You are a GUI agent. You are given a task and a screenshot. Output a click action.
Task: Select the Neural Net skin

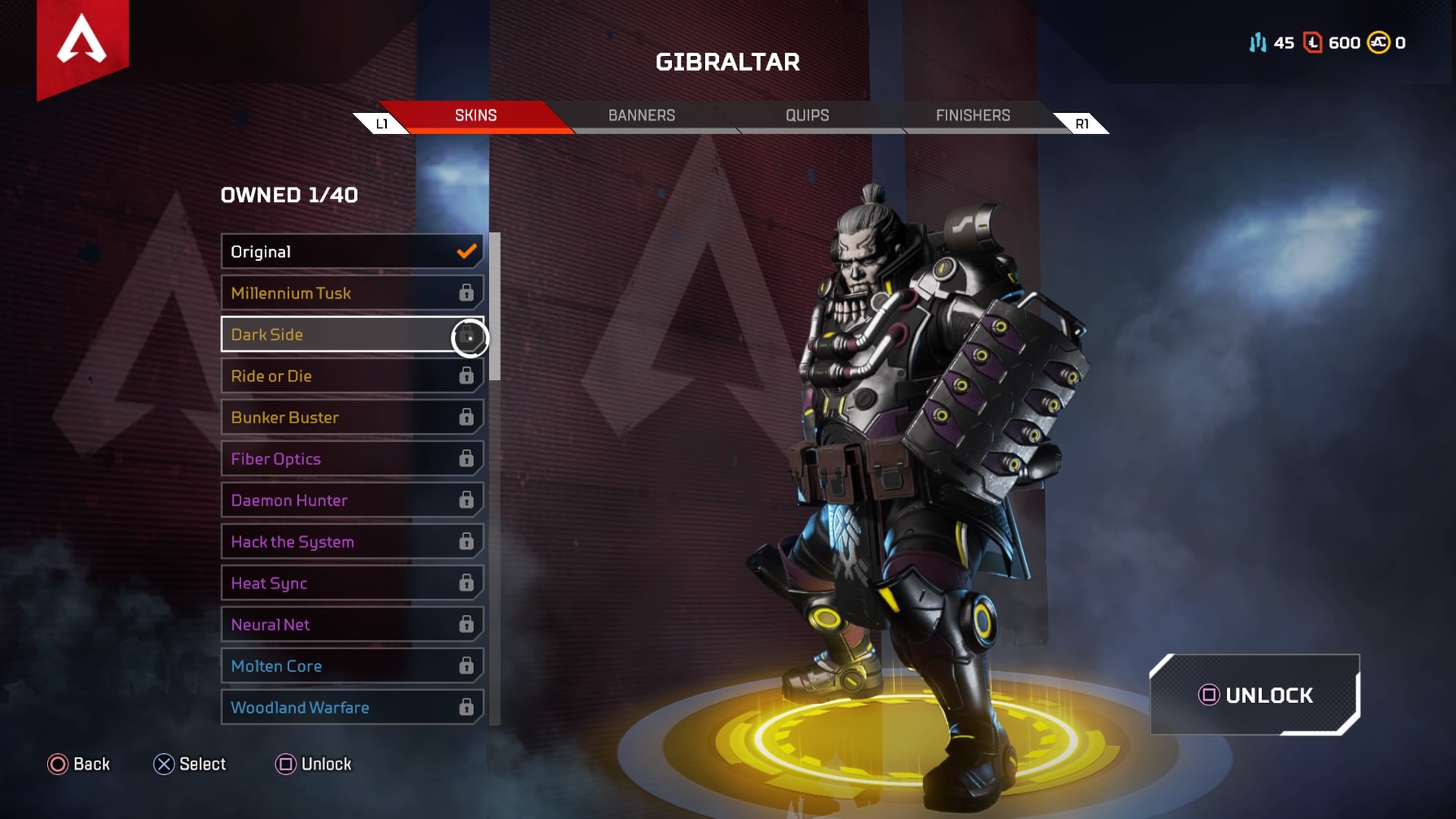click(x=352, y=625)
